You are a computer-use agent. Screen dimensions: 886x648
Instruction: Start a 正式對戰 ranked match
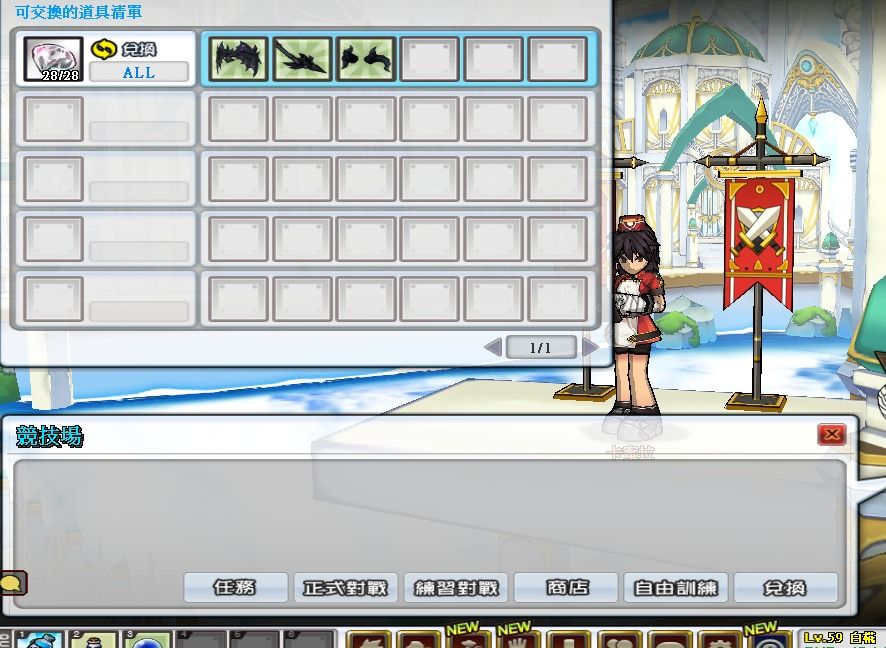coord(346,588)
